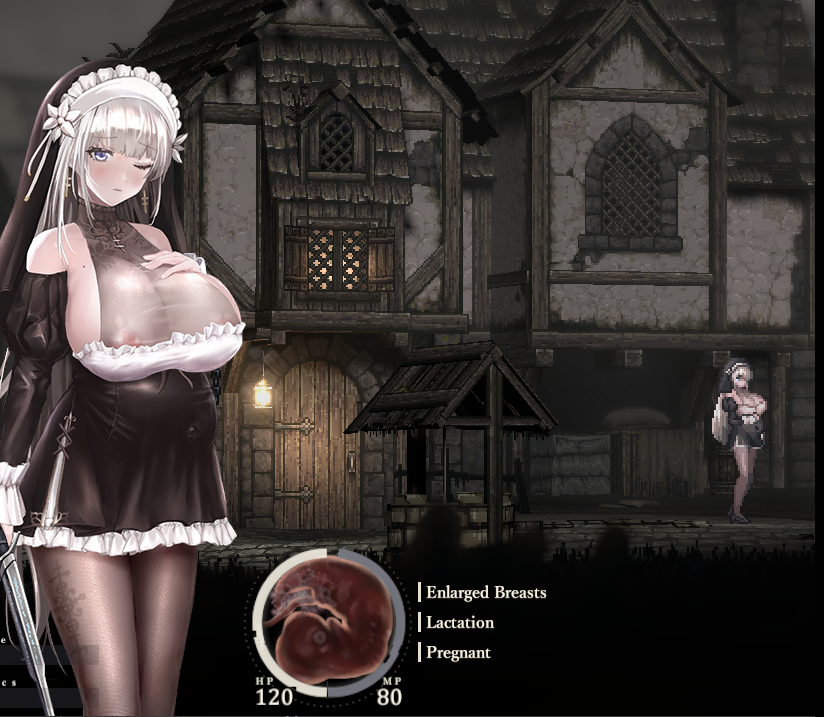Viewport: 824px width, 717px height.
Task: Select the Enlarged Breasts status entry
Action: [485, 592]
